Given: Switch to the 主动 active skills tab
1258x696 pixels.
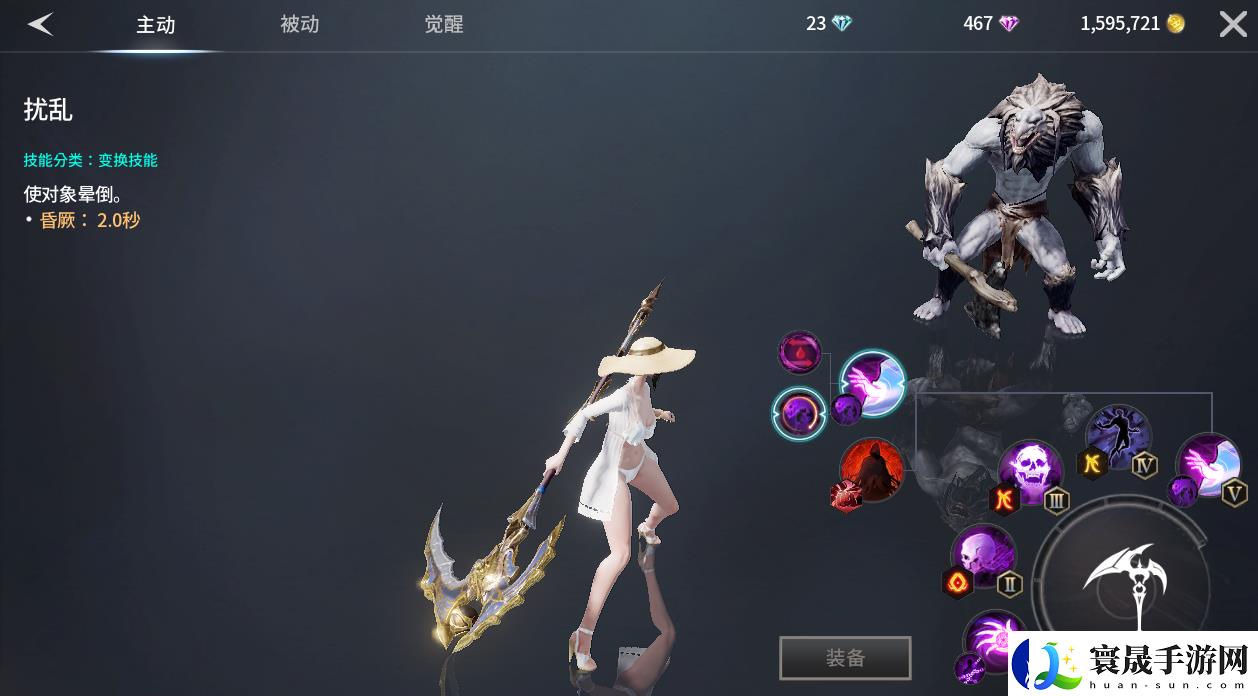Looking at the screenshot, I should tap(156, 25).
